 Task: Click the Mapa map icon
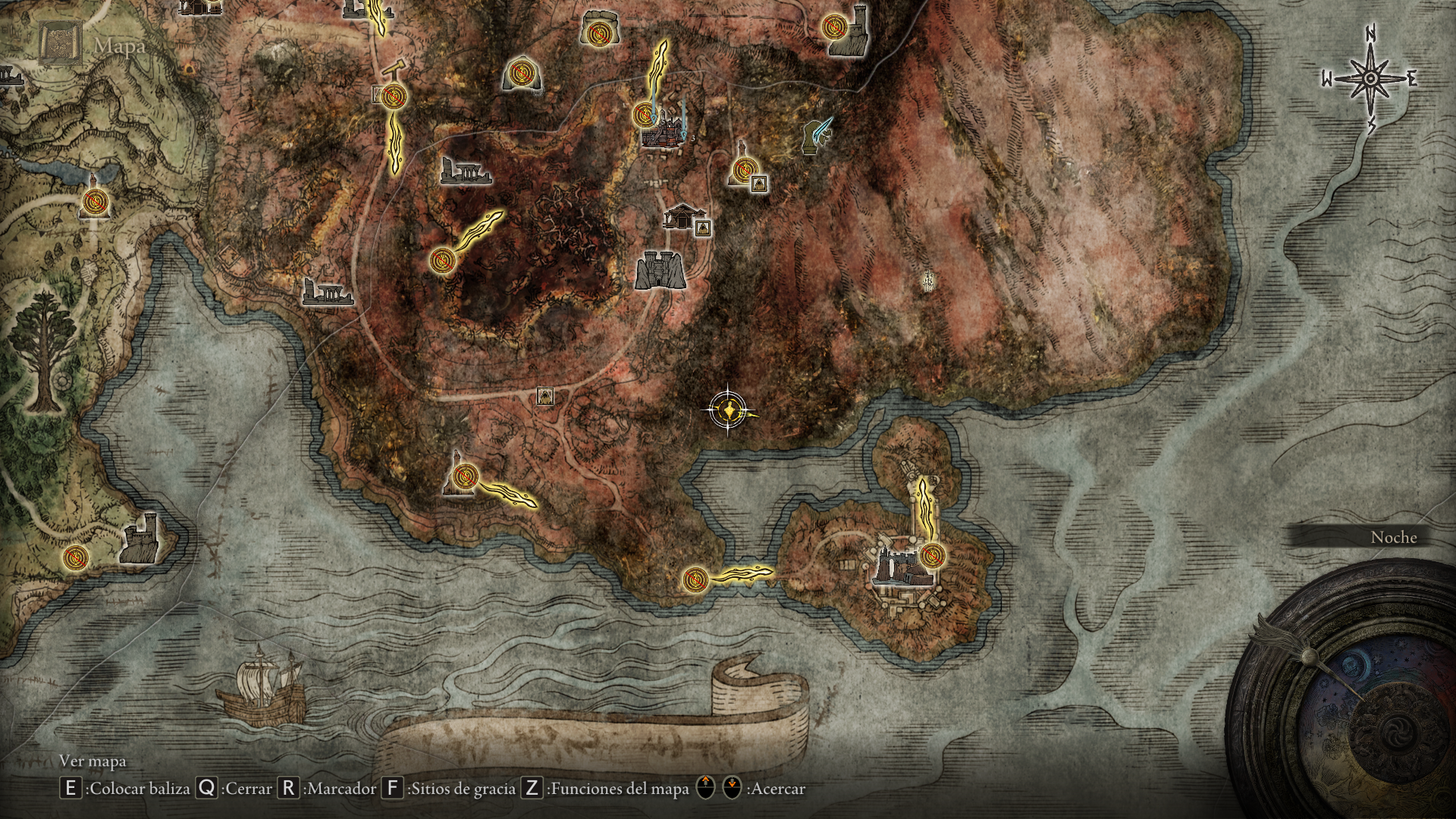click(61, 43)
